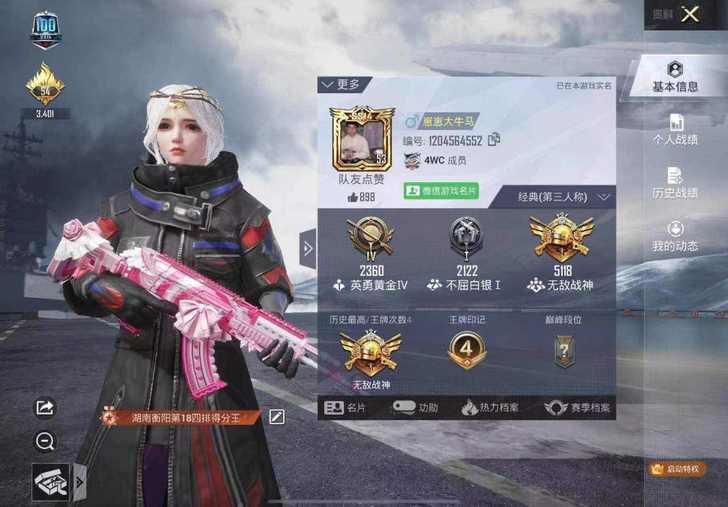
Task: Switch to the 基本信息 tab
Action: (x=675, y=77)
